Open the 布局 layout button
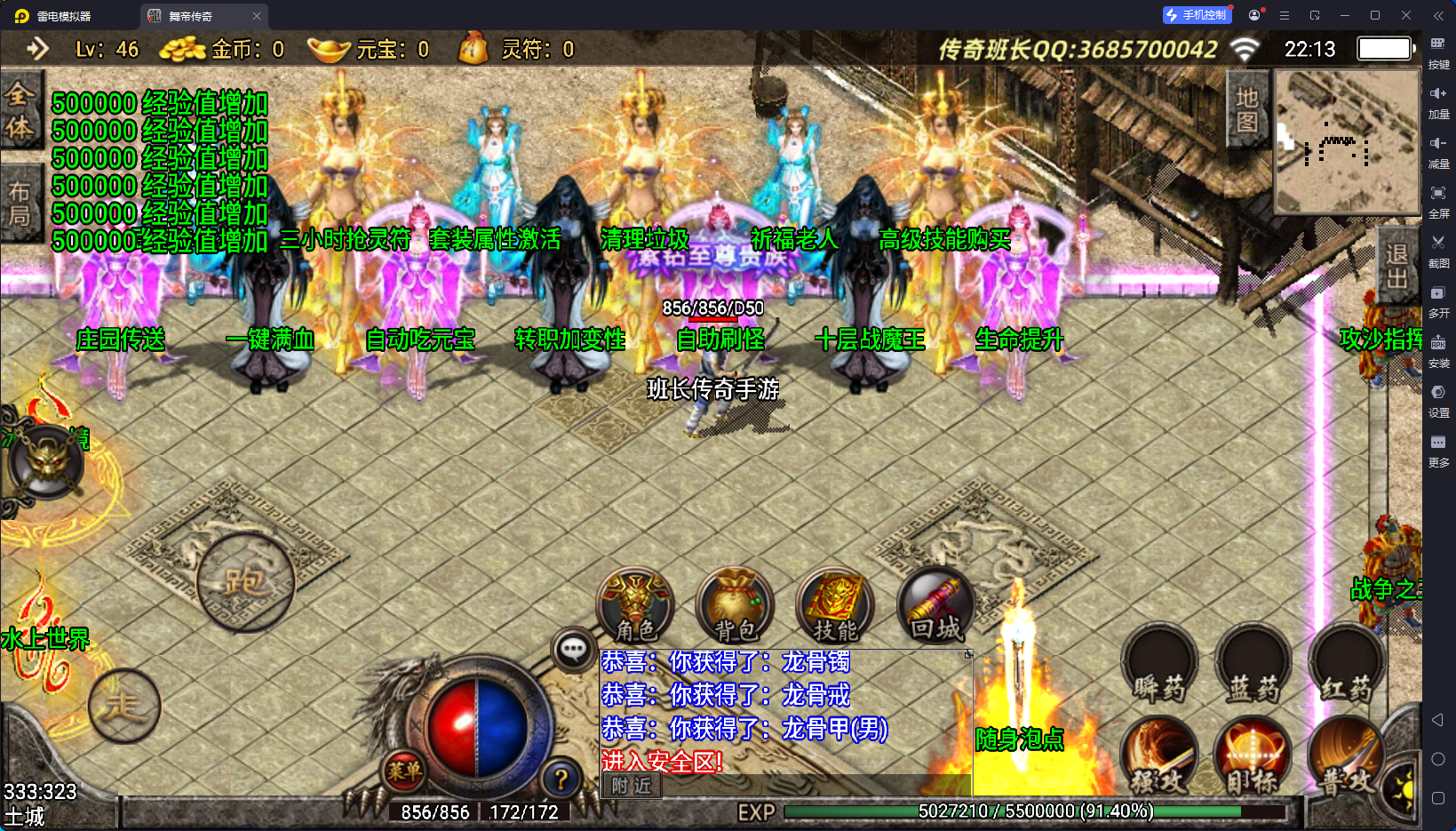Screen dimensions: 1456x831 click(x=20, y=204)
